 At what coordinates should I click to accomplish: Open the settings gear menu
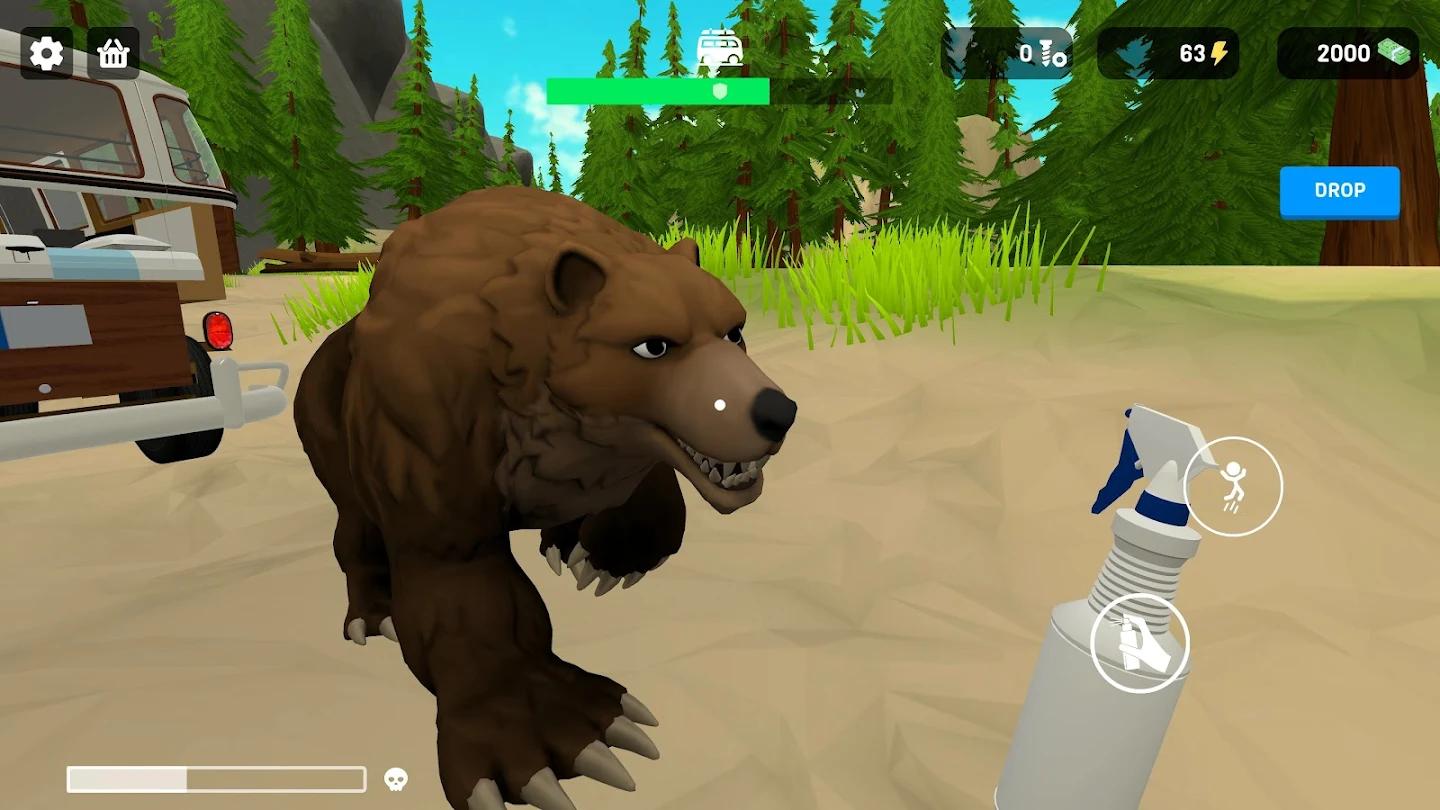click(x=46, y=54)
